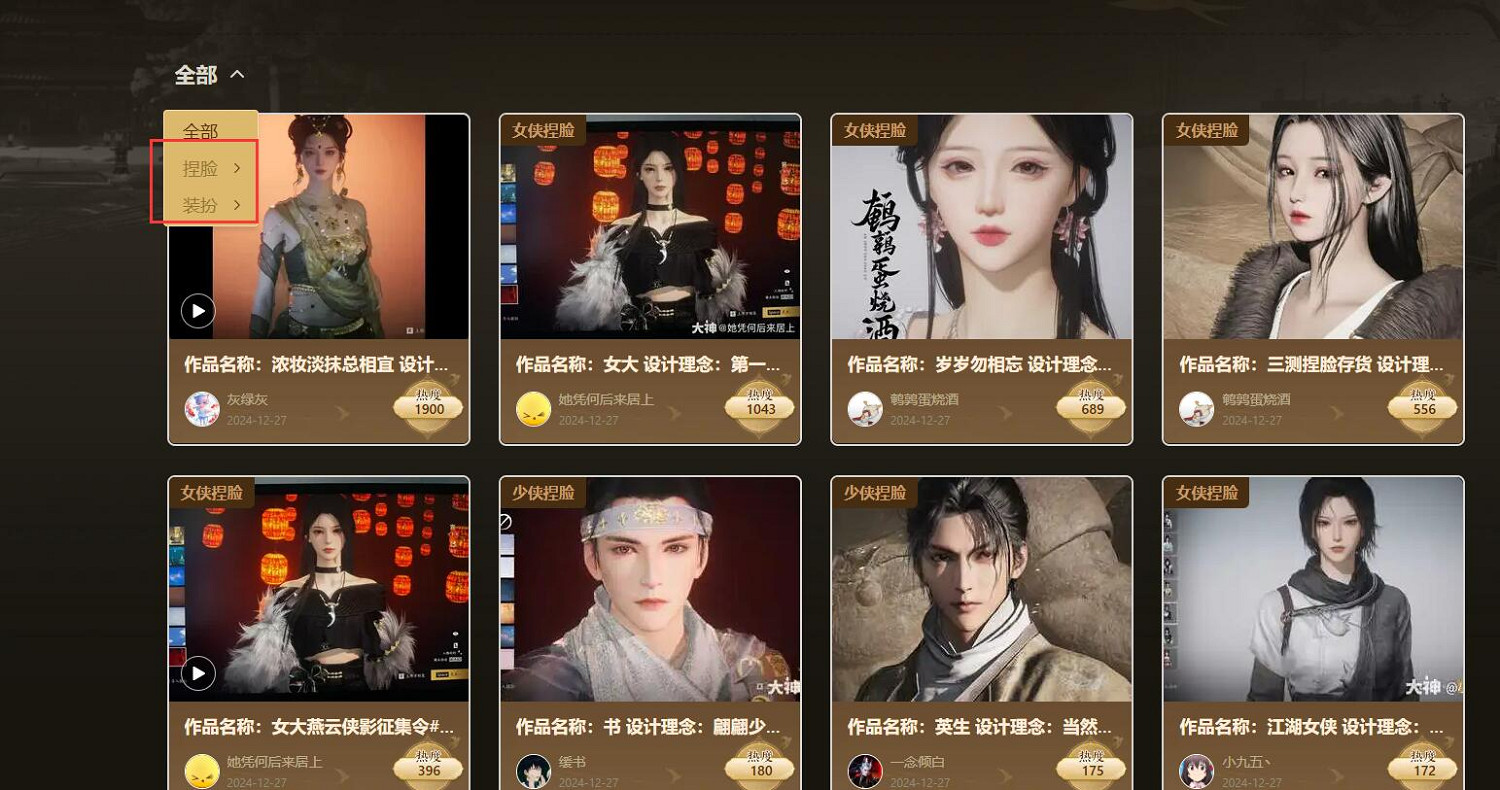The image size is (1500, 790).
Task: Click 一念倾白's avatar icon
Action: point(865,770)
